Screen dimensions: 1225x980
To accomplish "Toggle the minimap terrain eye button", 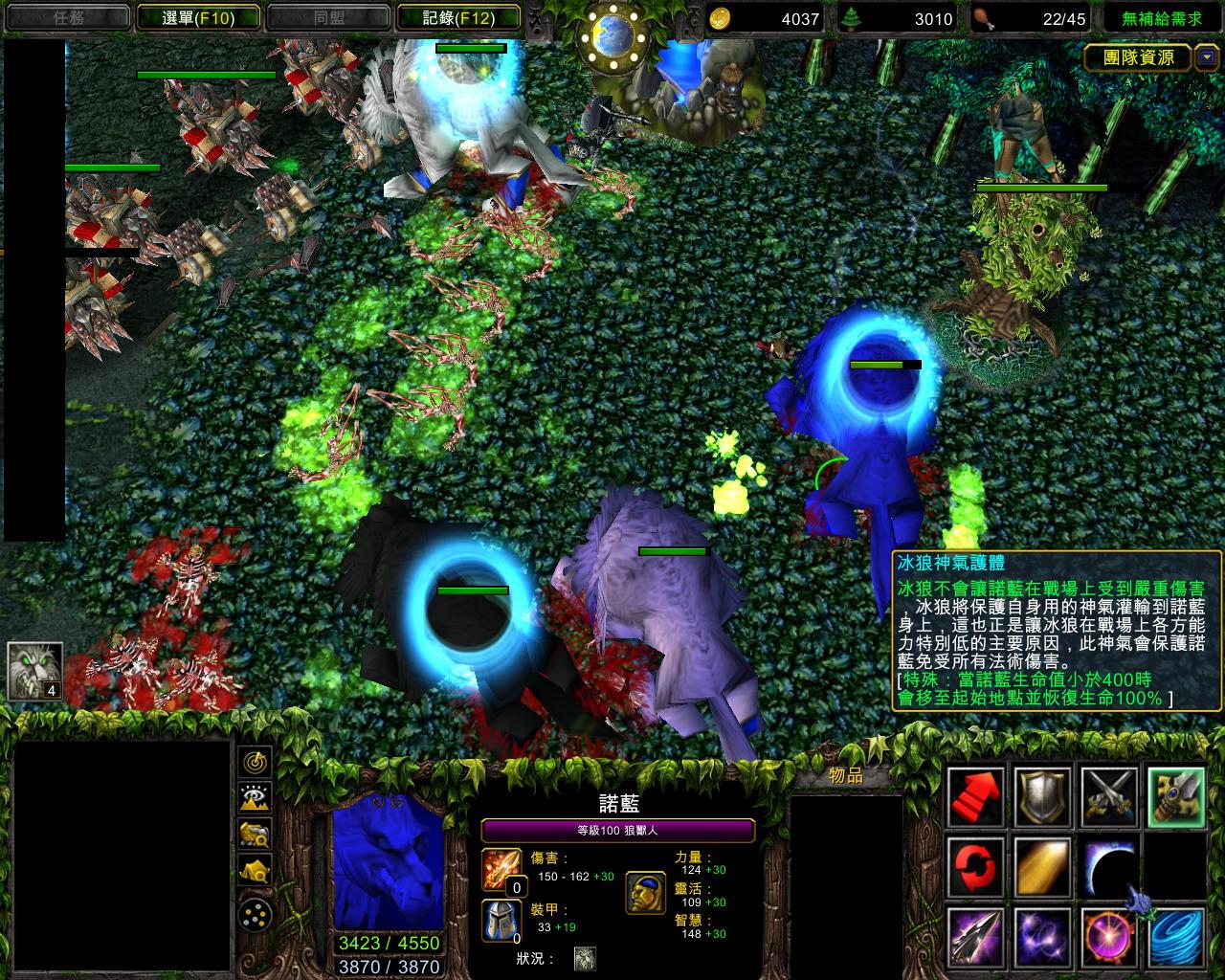I will click(256, 797).
